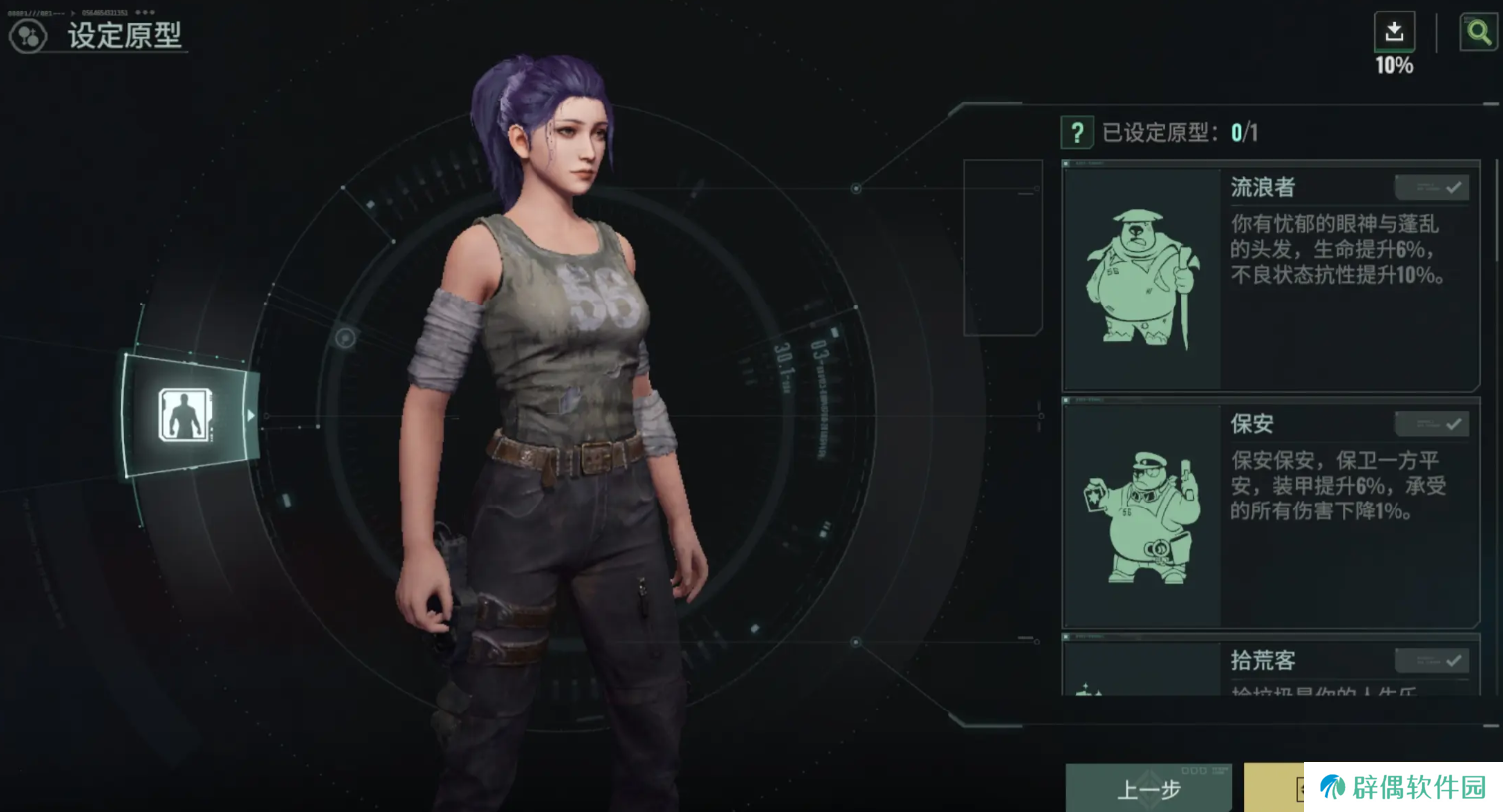
Task: Open the question mark help icon
Action: point(1077,132)
